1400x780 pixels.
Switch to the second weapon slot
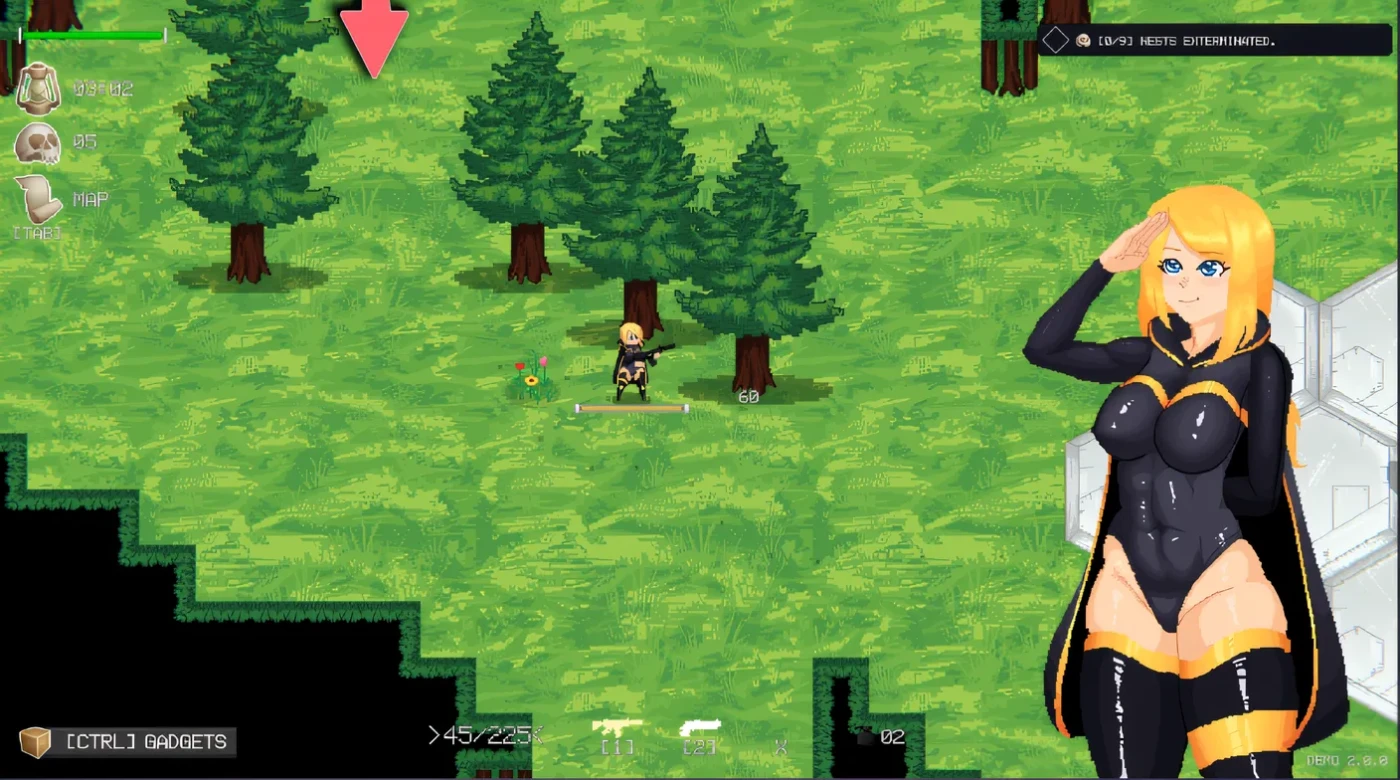pyautogui.click(x=700, y=729)
